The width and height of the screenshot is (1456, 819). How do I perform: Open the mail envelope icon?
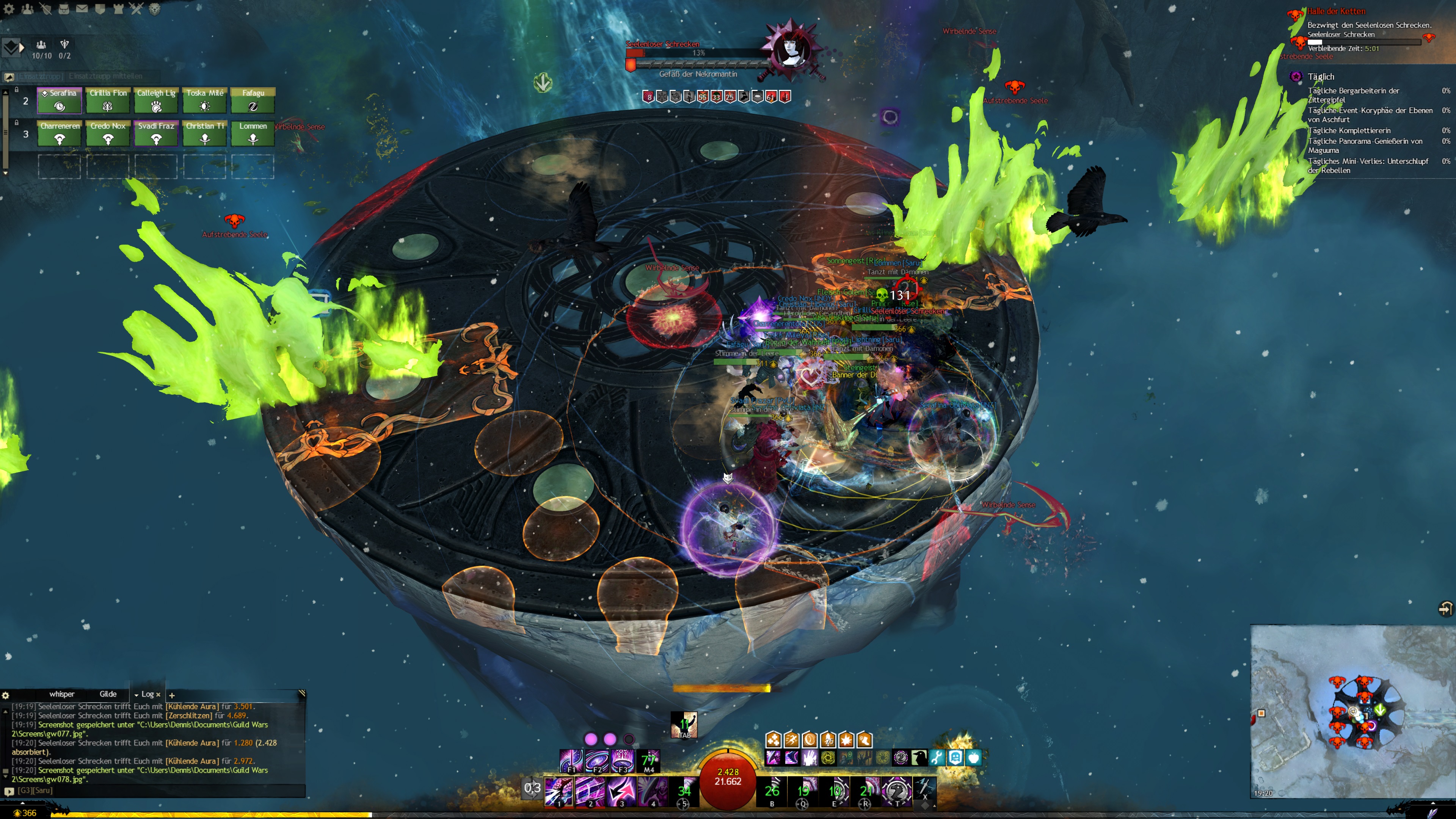coord(82,9)
